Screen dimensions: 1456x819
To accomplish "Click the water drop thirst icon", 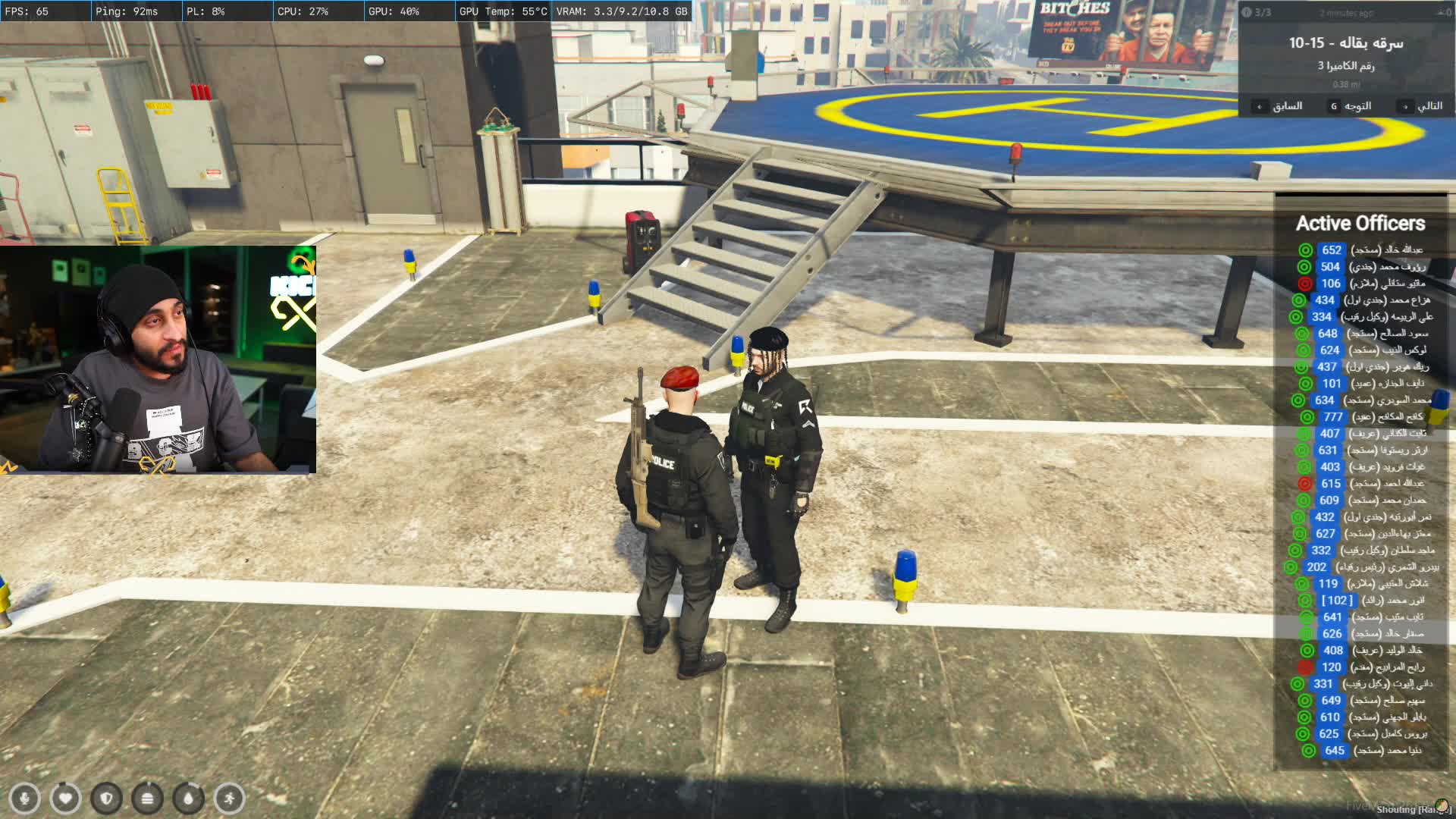I will (x=188, y=798).
